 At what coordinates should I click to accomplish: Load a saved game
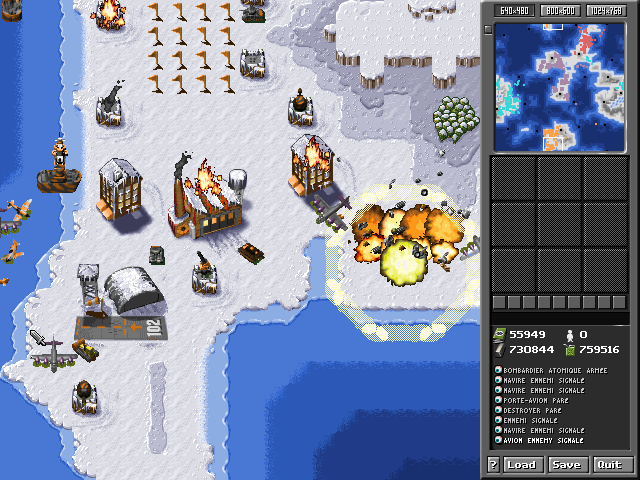[522, 464]
